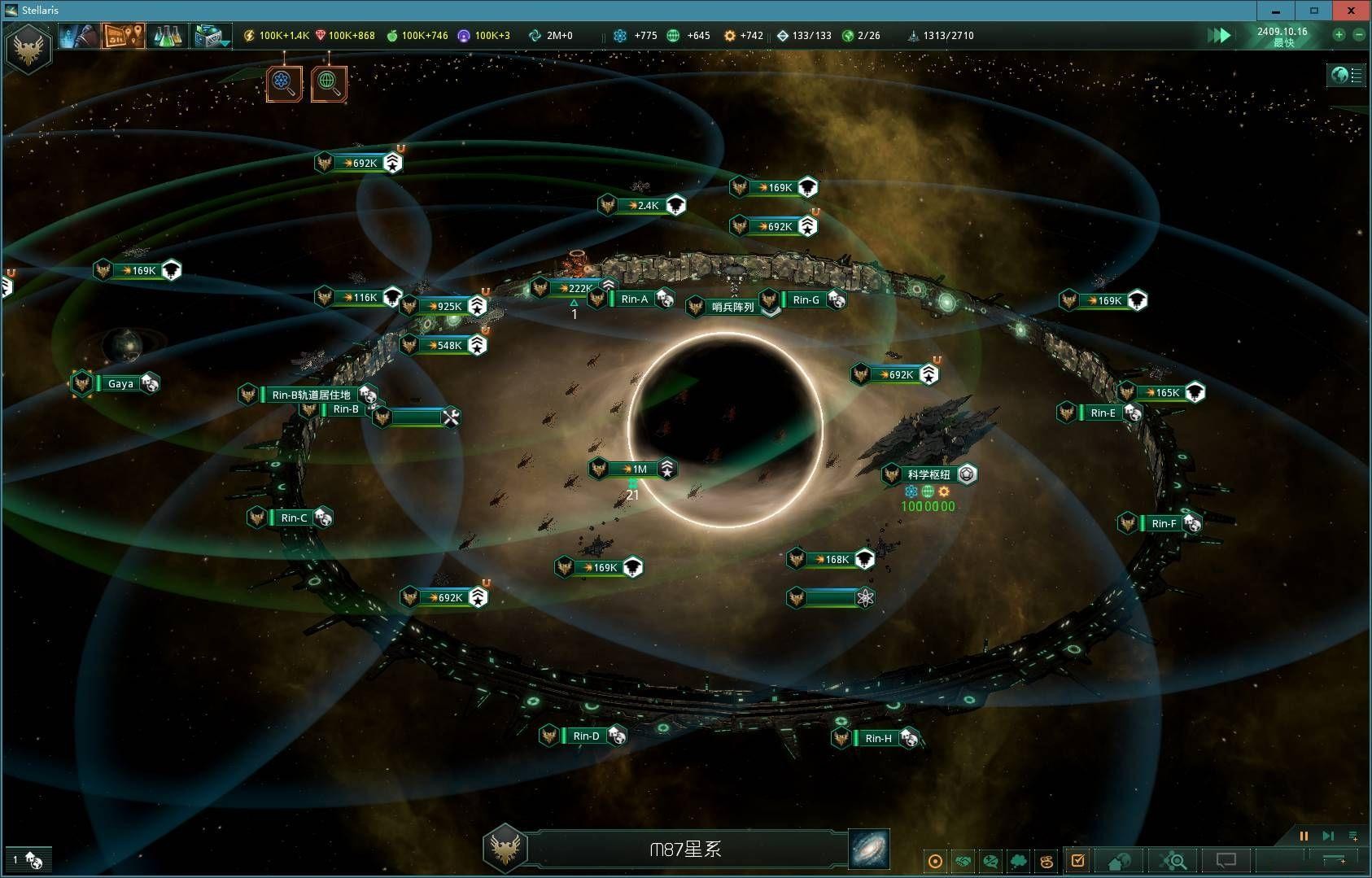Toggle the handshake diplomacy map mode
The height and width of the screenshot is (878, 1372).
(963, 861)
